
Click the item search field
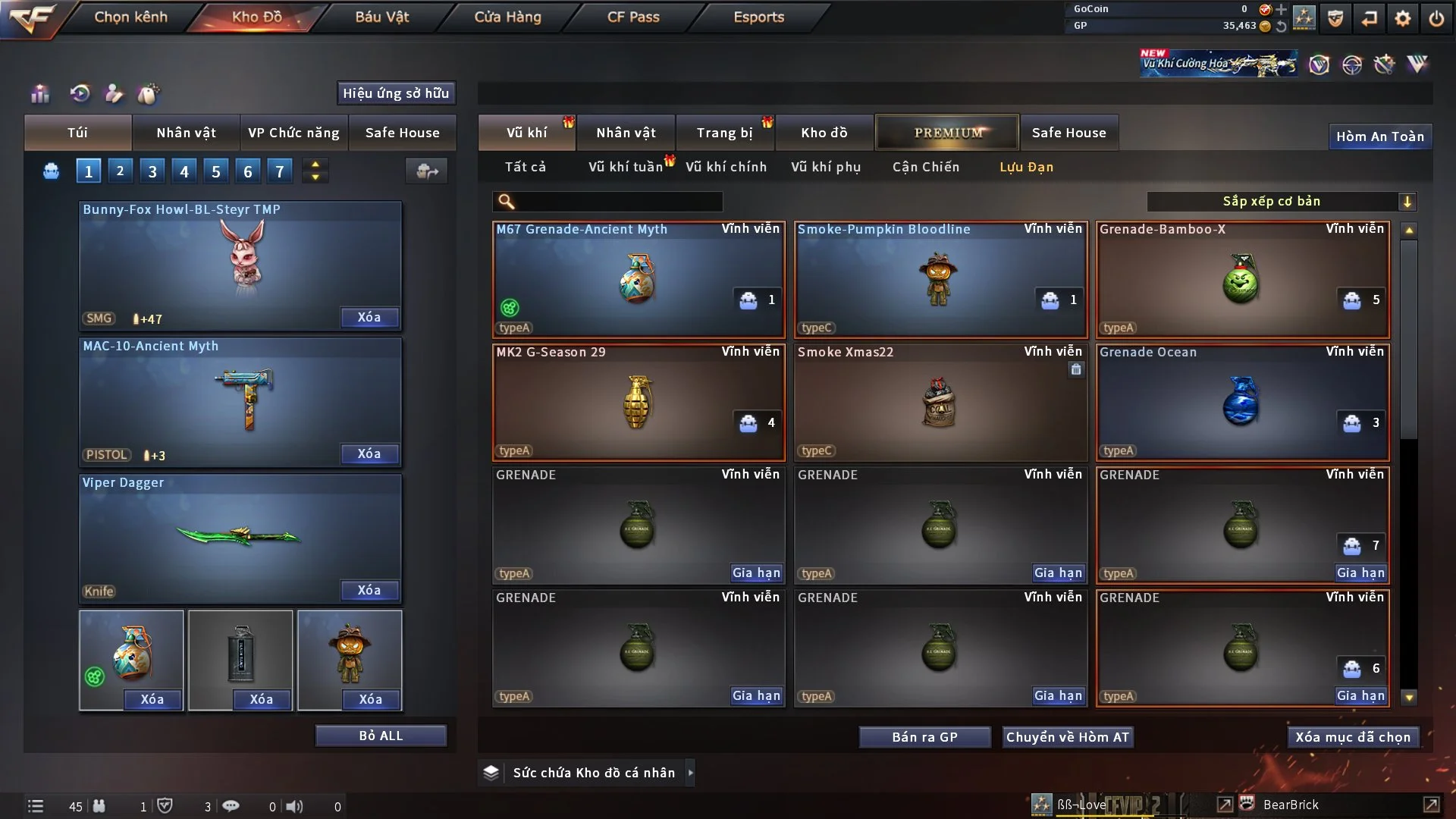point(618,202)
